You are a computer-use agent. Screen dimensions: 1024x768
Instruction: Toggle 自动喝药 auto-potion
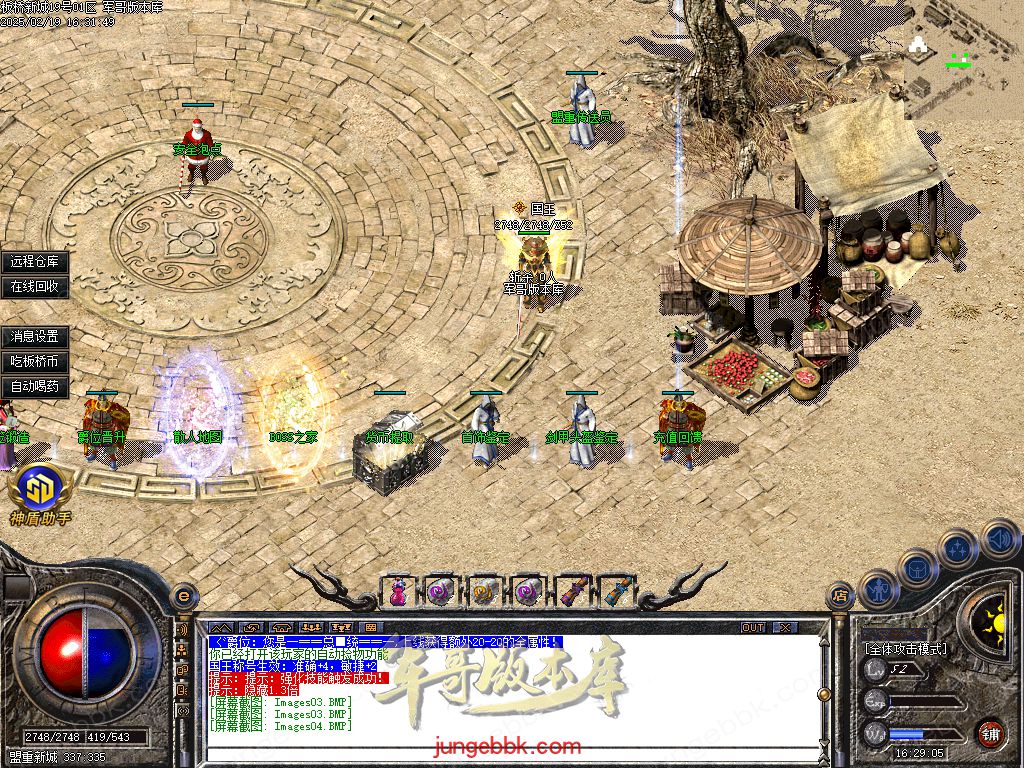(x=35, y=386)
